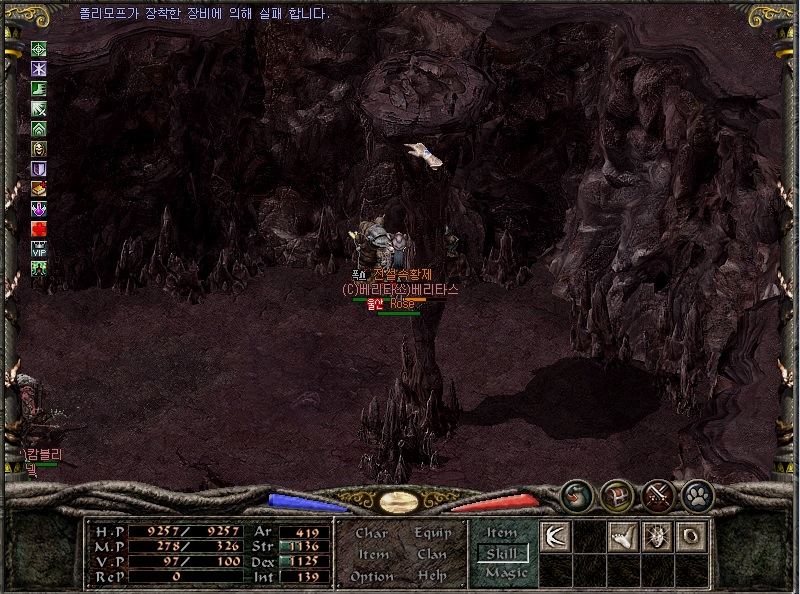Open the treasure chest round button

(616, 494)
